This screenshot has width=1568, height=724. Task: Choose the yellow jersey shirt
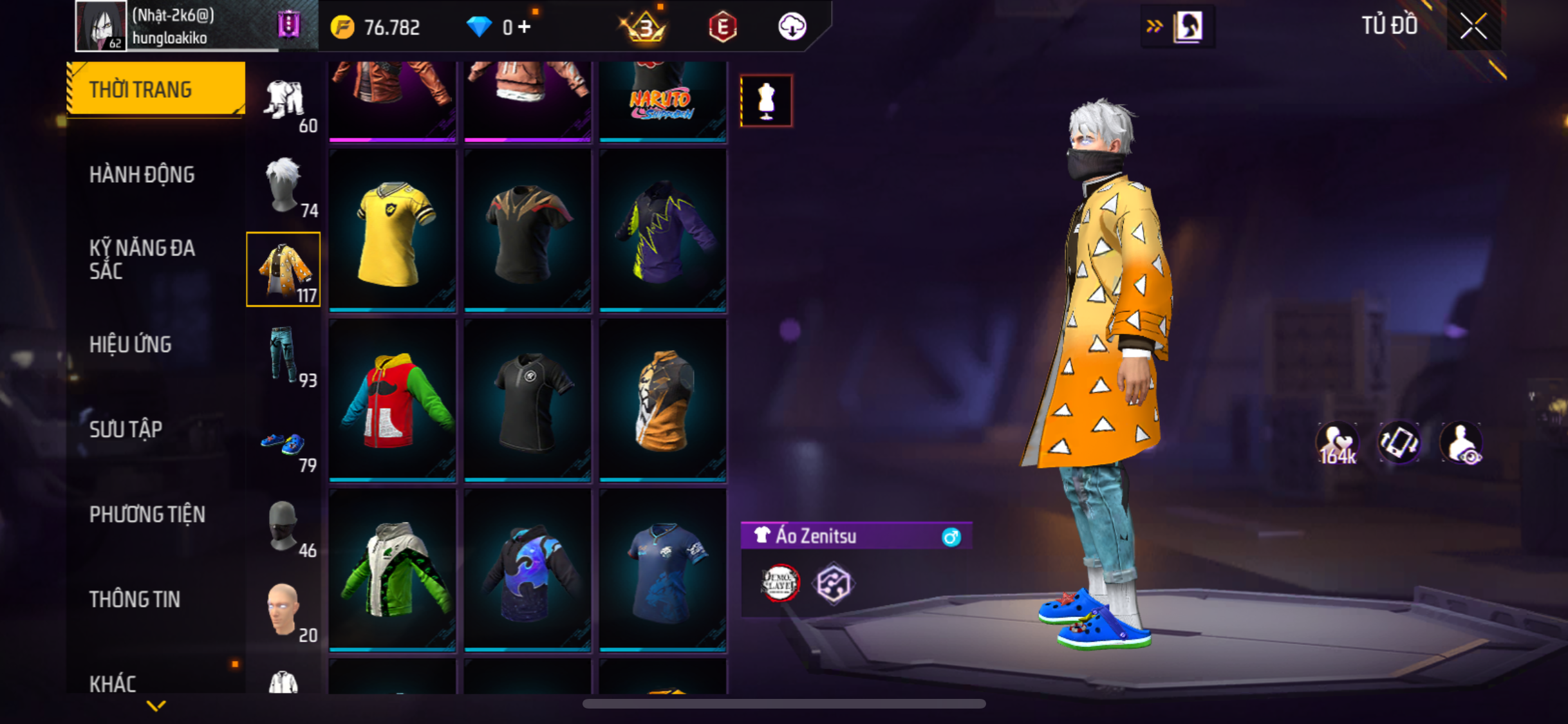tap(393, 231)
